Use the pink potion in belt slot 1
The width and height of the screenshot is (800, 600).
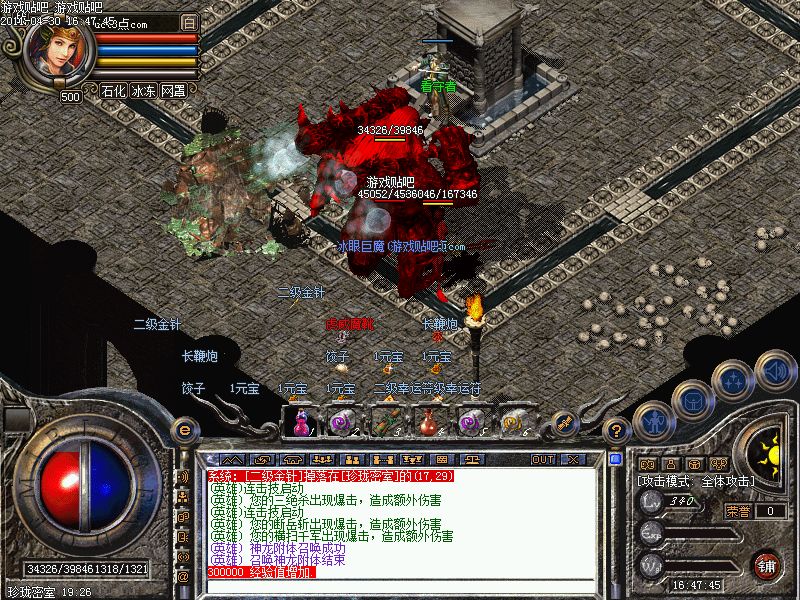click(x=299, y=421)
